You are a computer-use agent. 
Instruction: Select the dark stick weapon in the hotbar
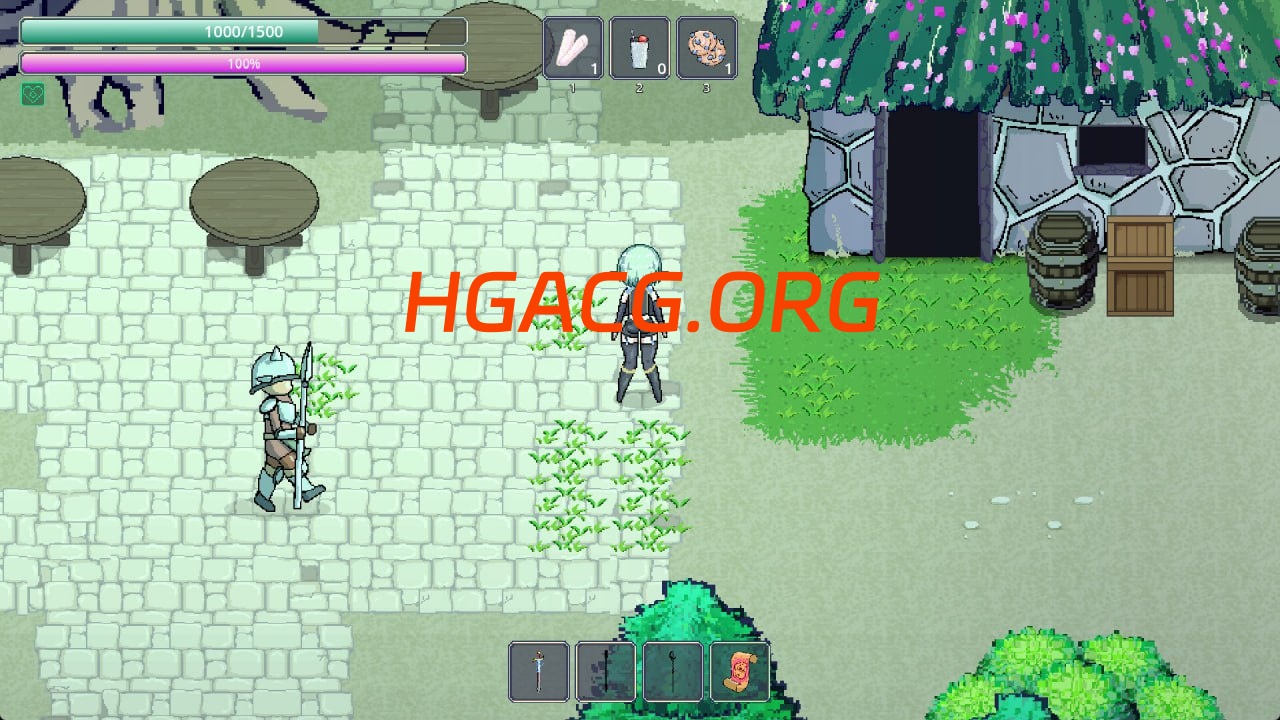coord(606,672)
